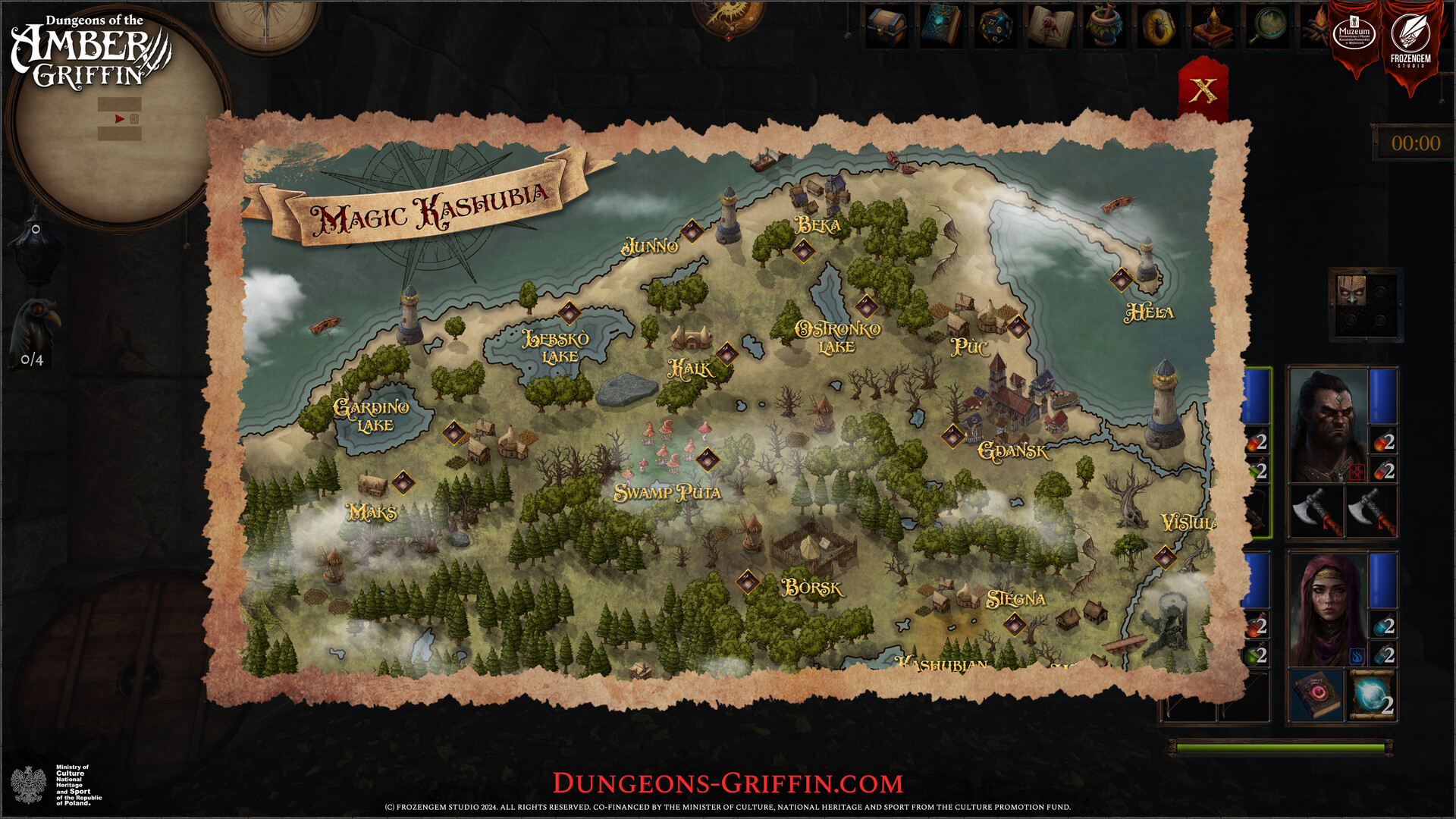Open the bestiary book icon
The width and height of the screenshot is (1456, 819).
click(x=1050, y=26)
